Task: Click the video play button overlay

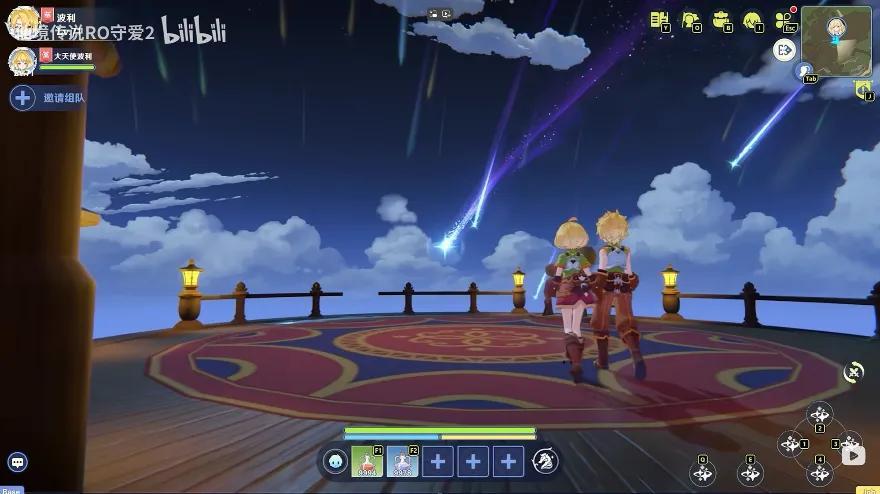Action: click(x=852, y=456)
